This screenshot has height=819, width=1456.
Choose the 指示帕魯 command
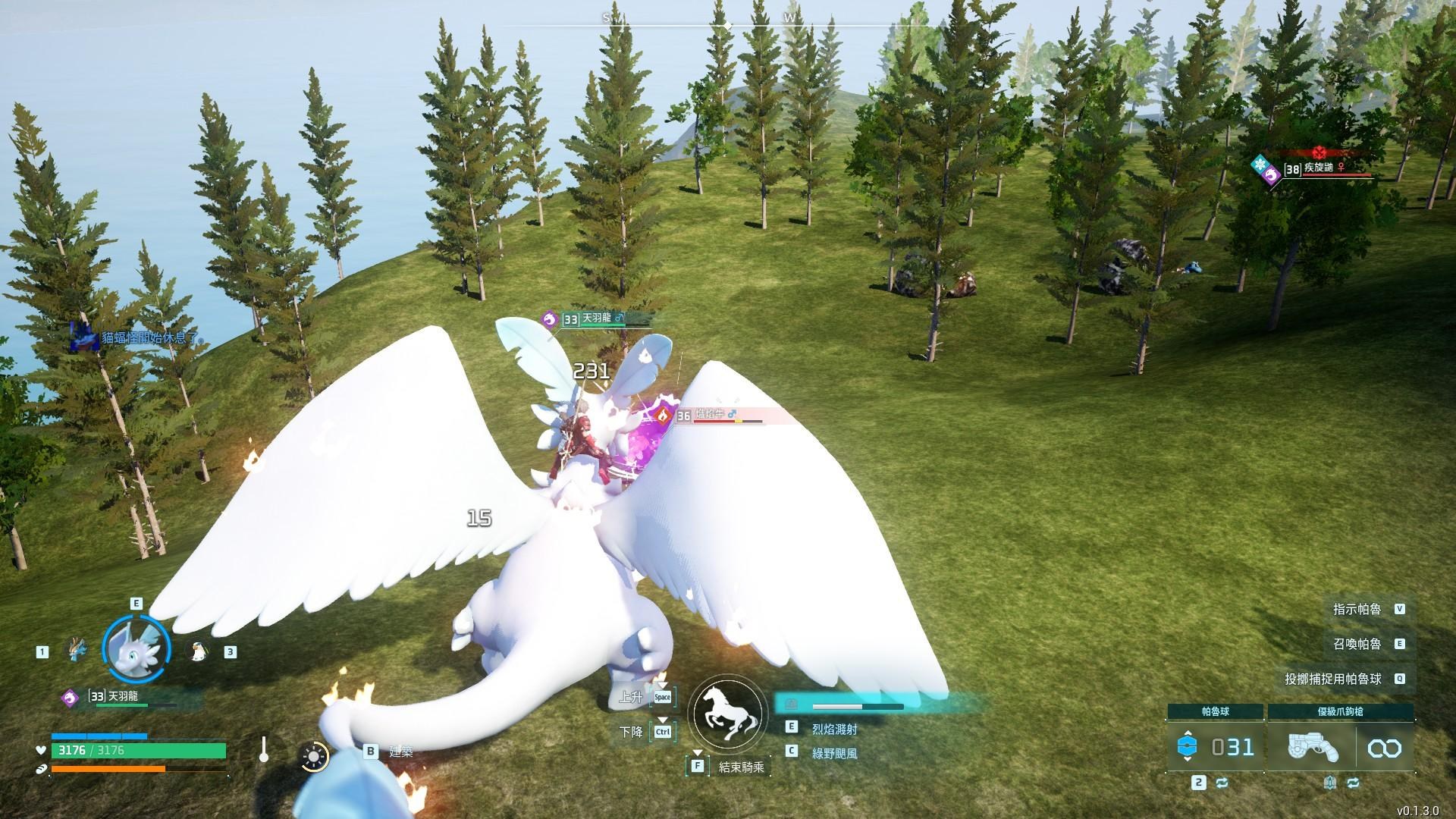(1357, 609)
